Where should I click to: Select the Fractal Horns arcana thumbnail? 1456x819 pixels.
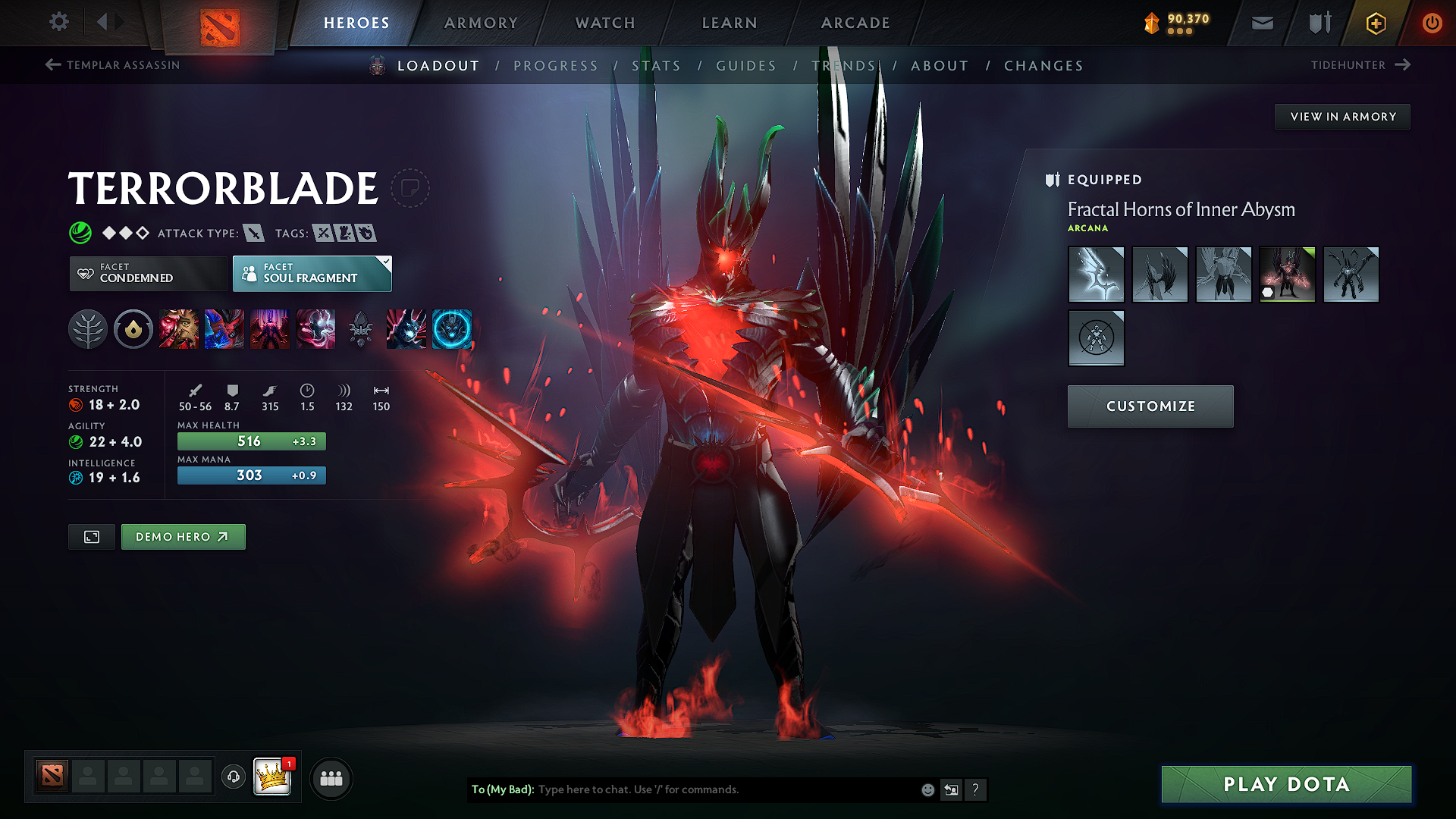[x=1287, y=275]
